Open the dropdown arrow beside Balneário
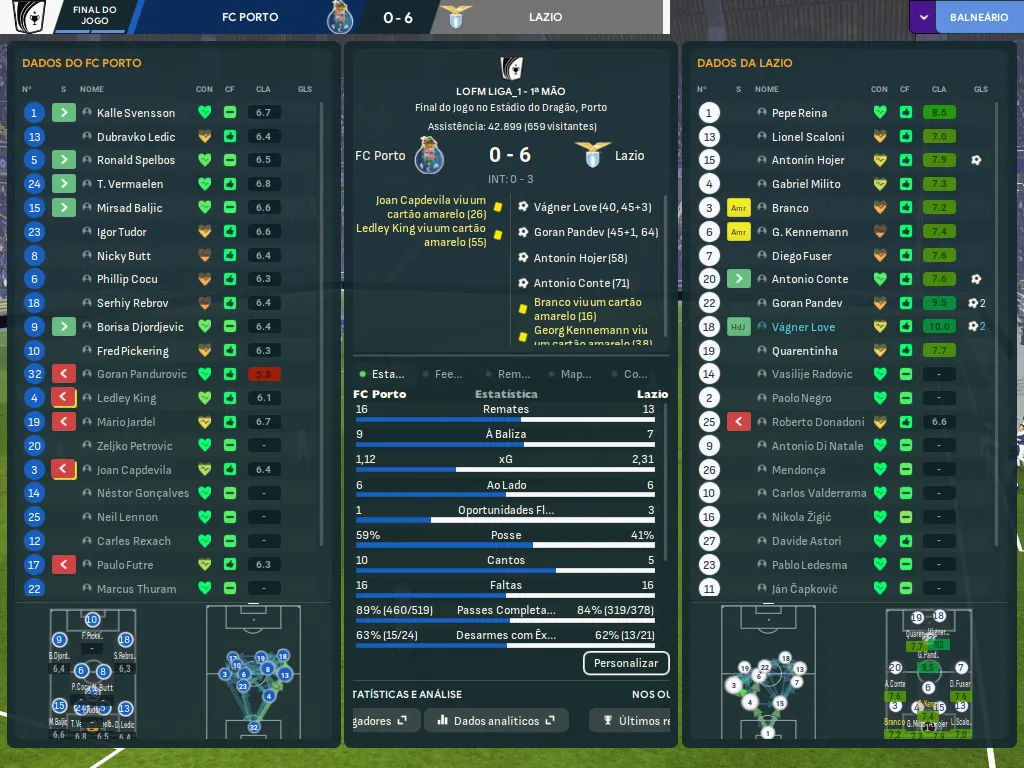This screenshot has height=768, width=1024. (924, 17)
